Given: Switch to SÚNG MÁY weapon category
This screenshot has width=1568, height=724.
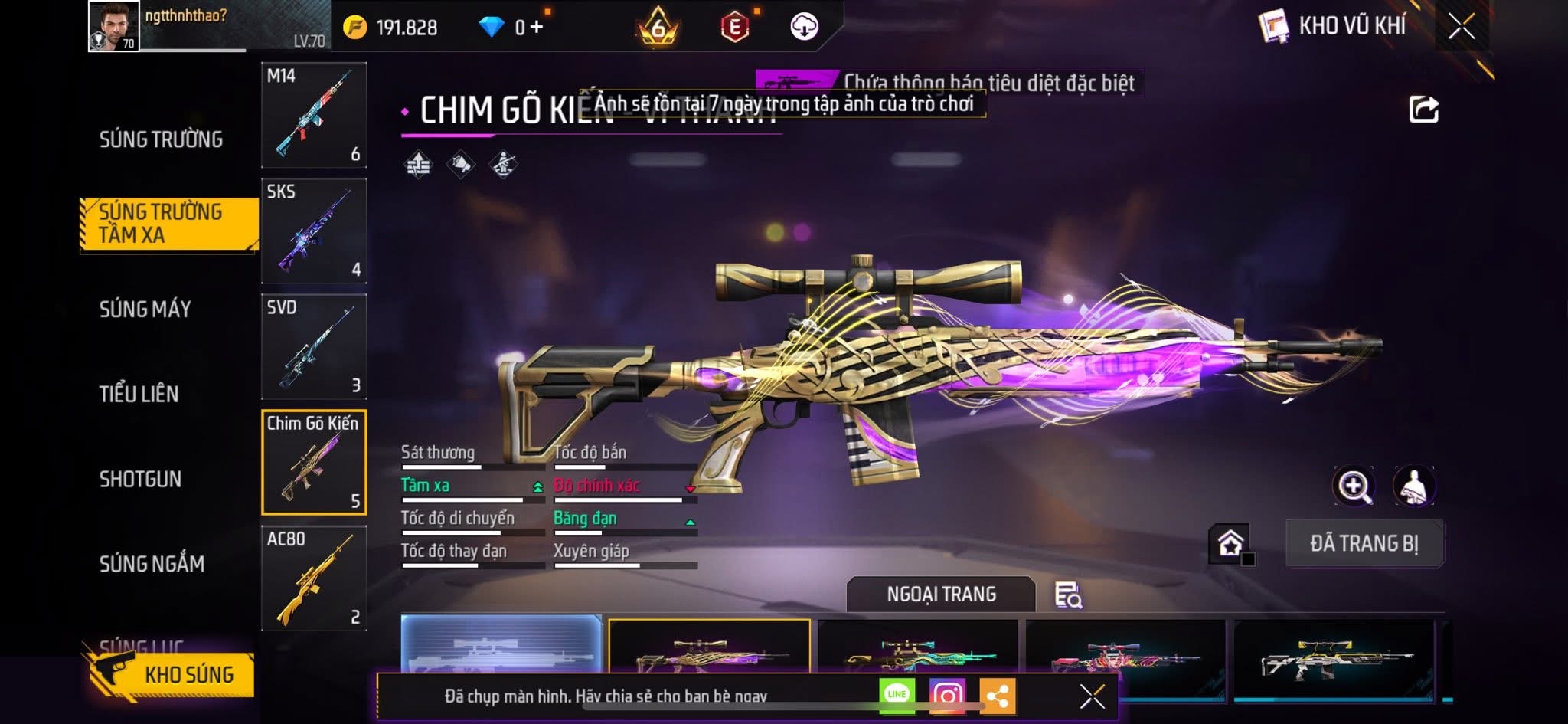Looking at the screenshot, I should pyautogui.click(x=145, y=309).
